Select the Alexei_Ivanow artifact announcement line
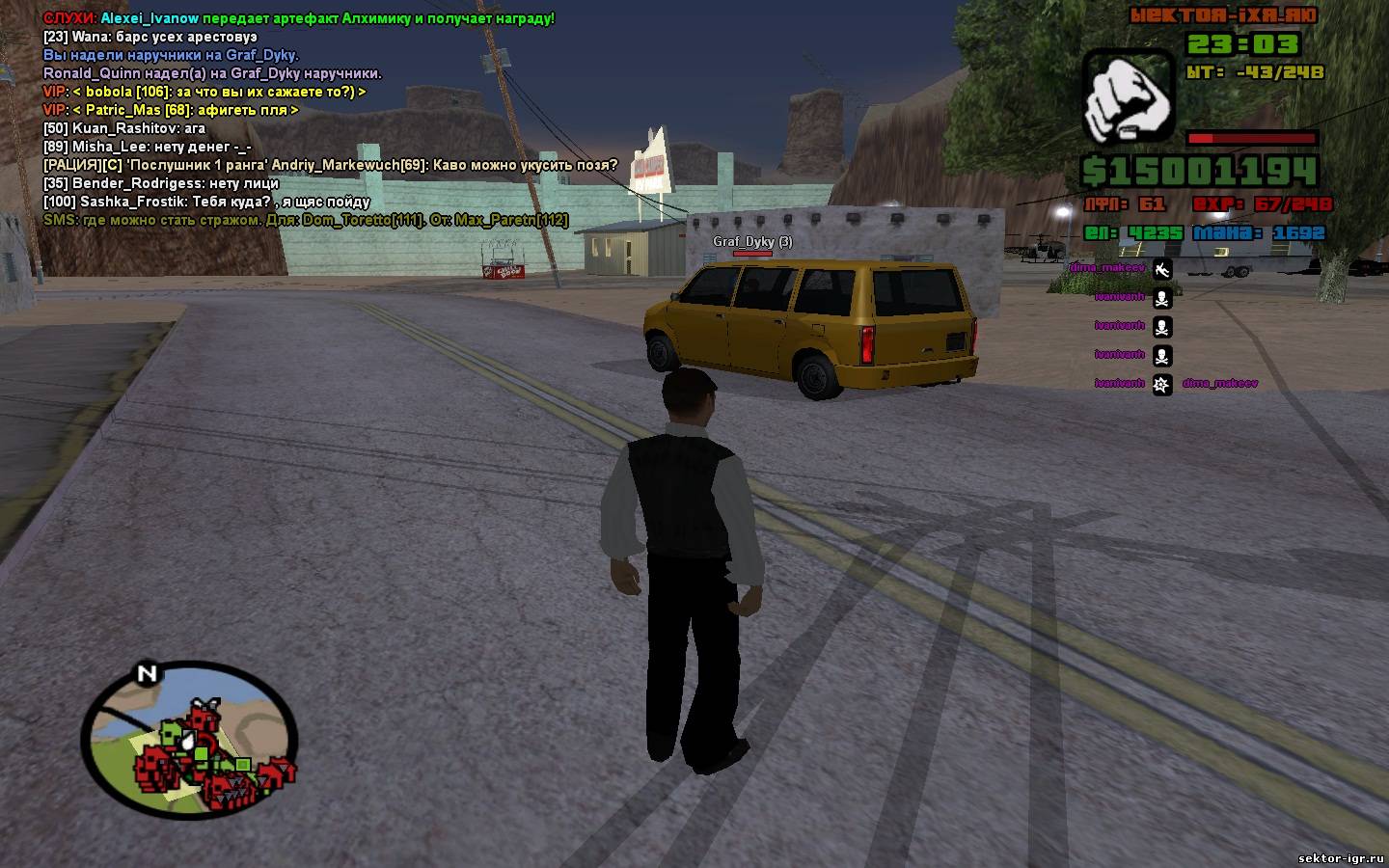The width and height of the screenshot is (1389, 868). point(299,18)
